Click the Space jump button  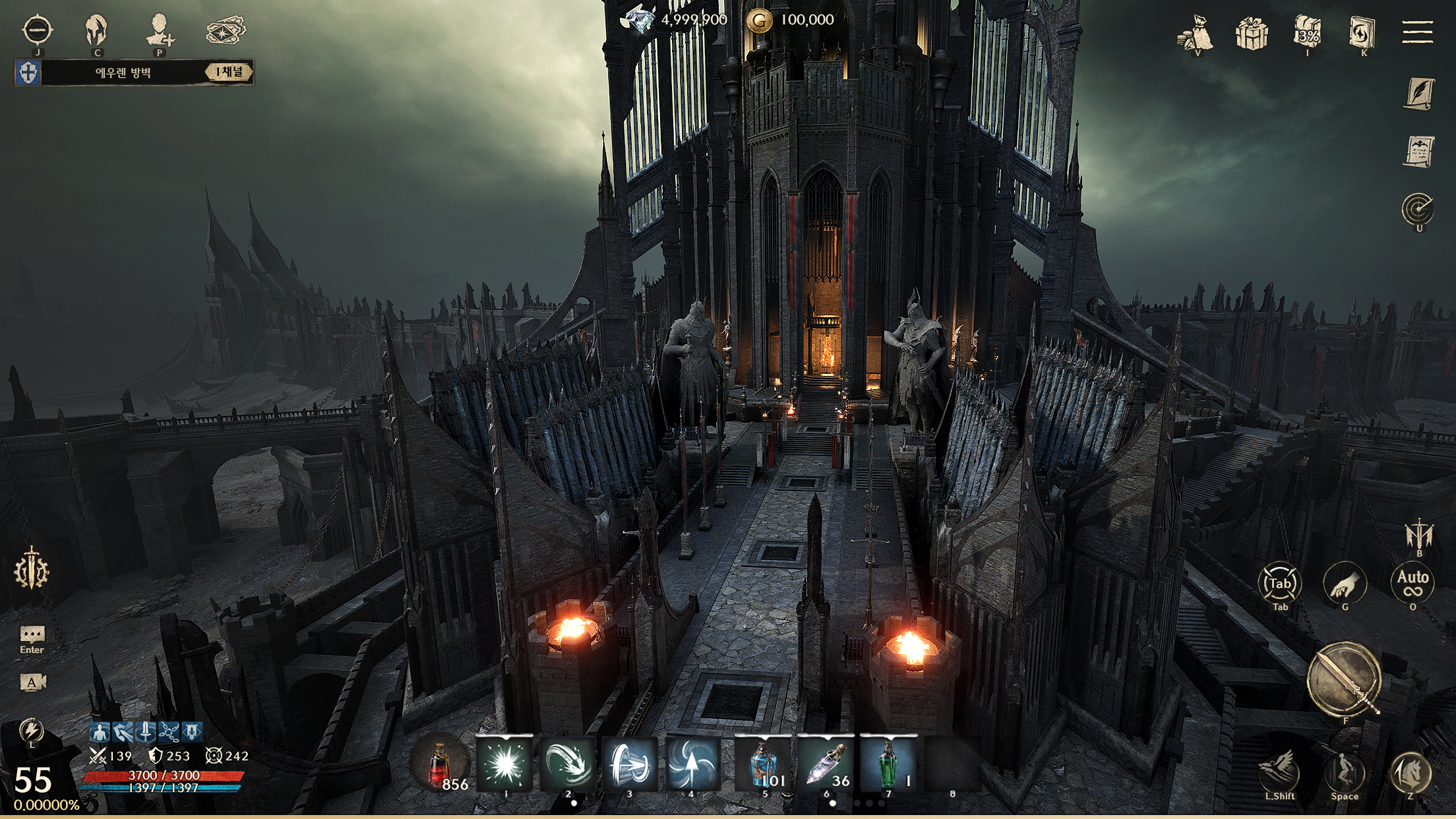coord(1345,772)
